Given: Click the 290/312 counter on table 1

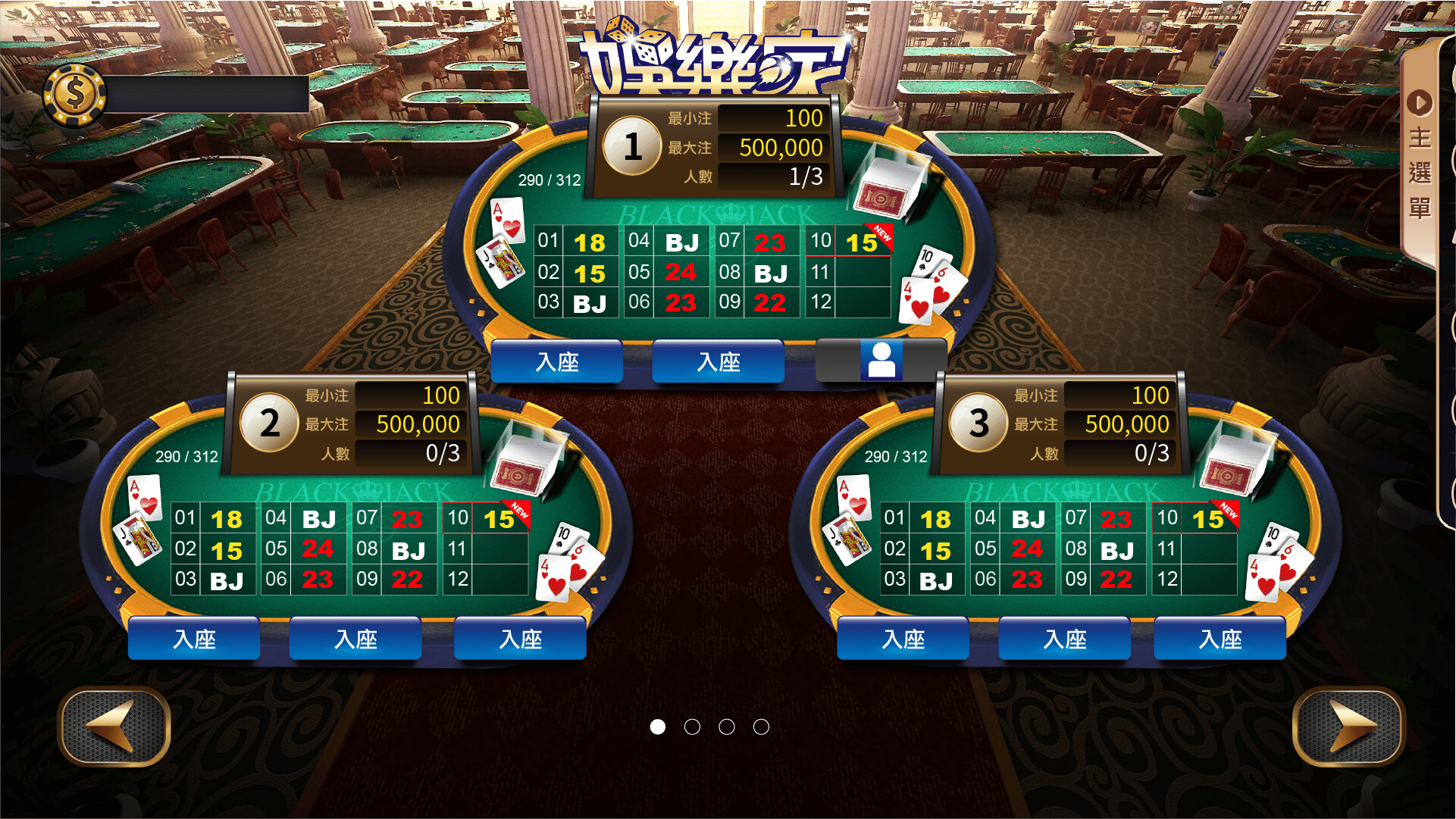Looking at the screenshot, I should pos(549,180).
